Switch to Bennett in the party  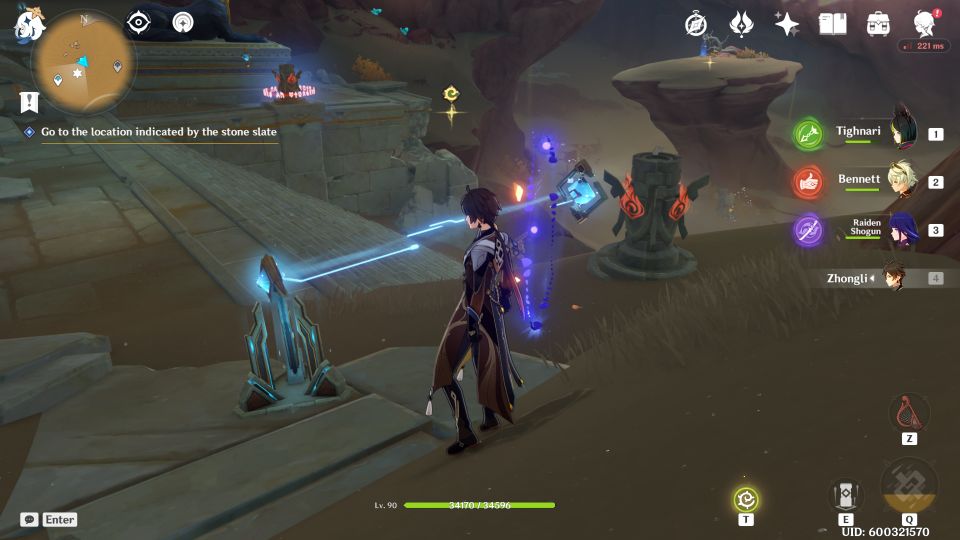pos(870,181)
